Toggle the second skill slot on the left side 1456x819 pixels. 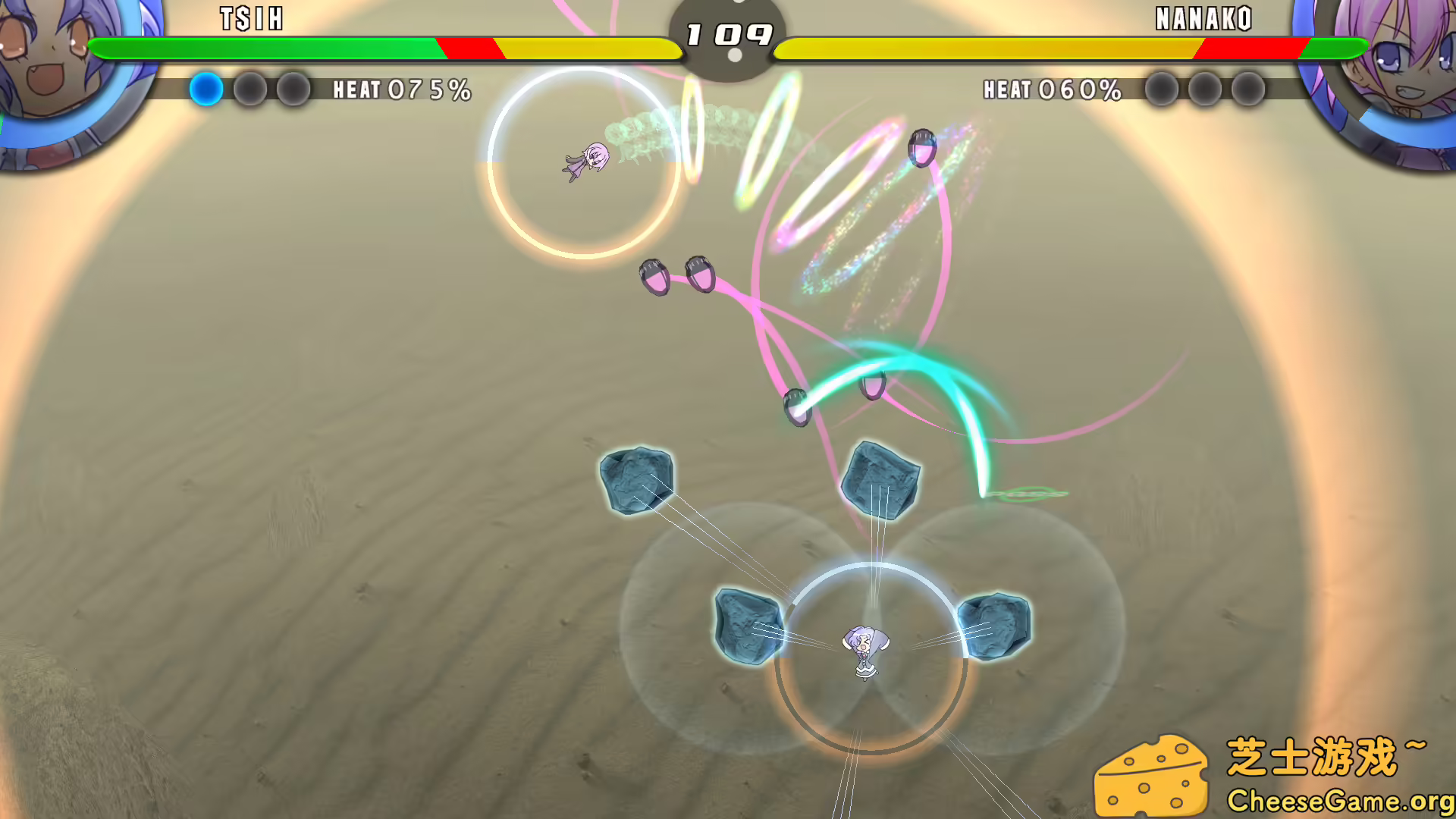[251, 89]
